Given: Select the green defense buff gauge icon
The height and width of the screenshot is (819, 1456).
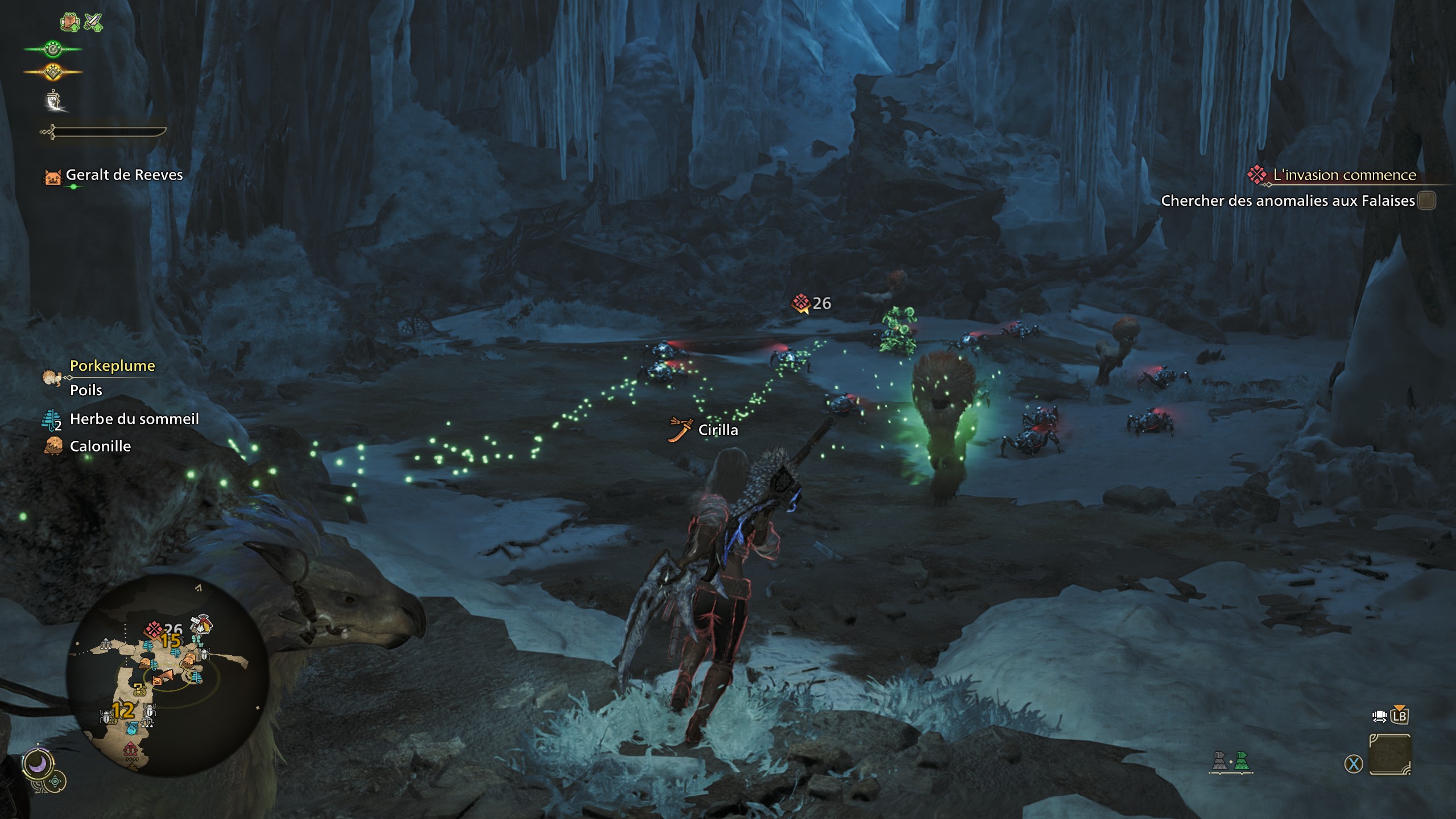Looking at the screenshot, I should coord(52,48).
